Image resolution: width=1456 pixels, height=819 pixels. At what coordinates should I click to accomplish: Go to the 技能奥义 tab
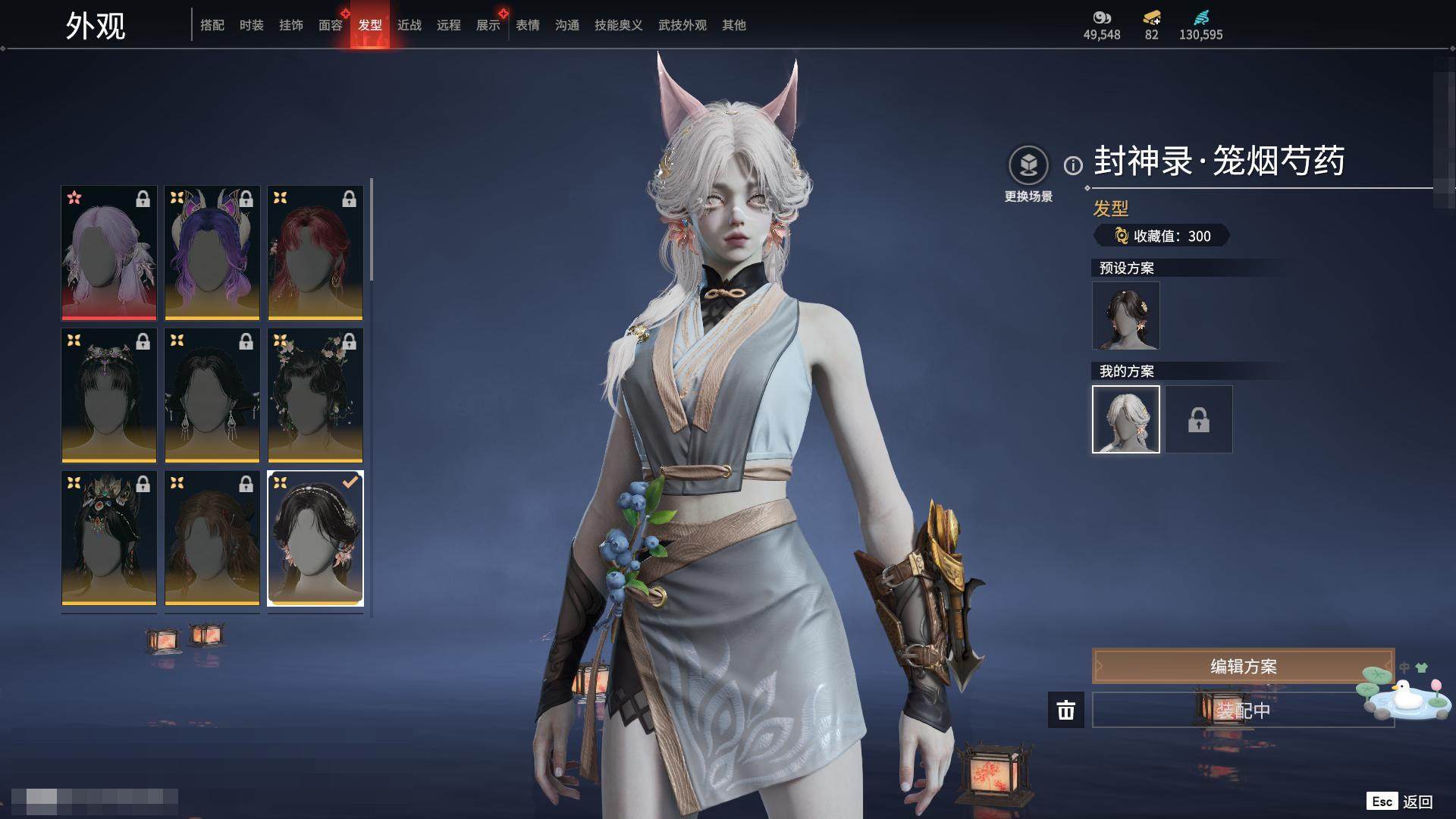click(618, 25)
